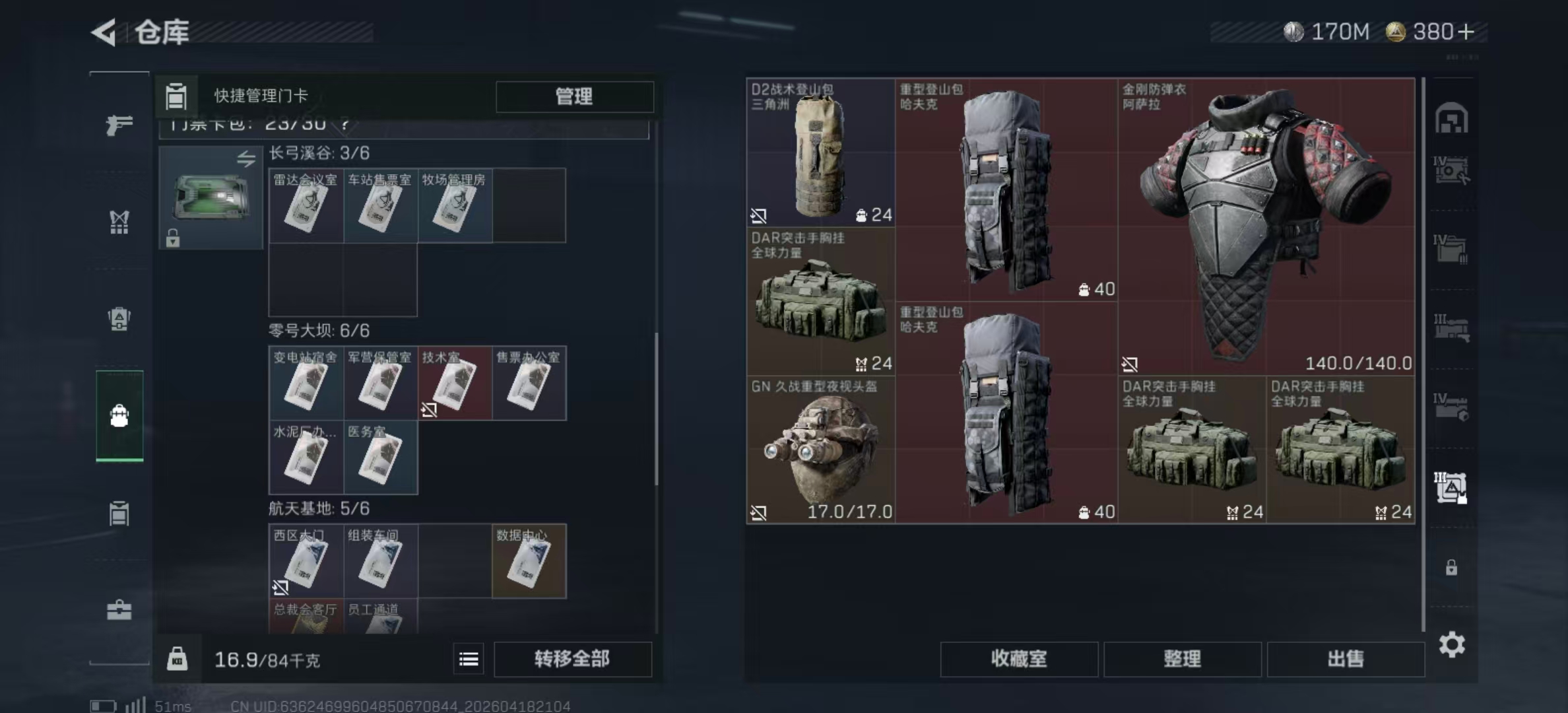This screenshot has height=713, width=1568.
Task: Click the 16.9/84千克 weight capacity bar
Action: click(266, 659)
